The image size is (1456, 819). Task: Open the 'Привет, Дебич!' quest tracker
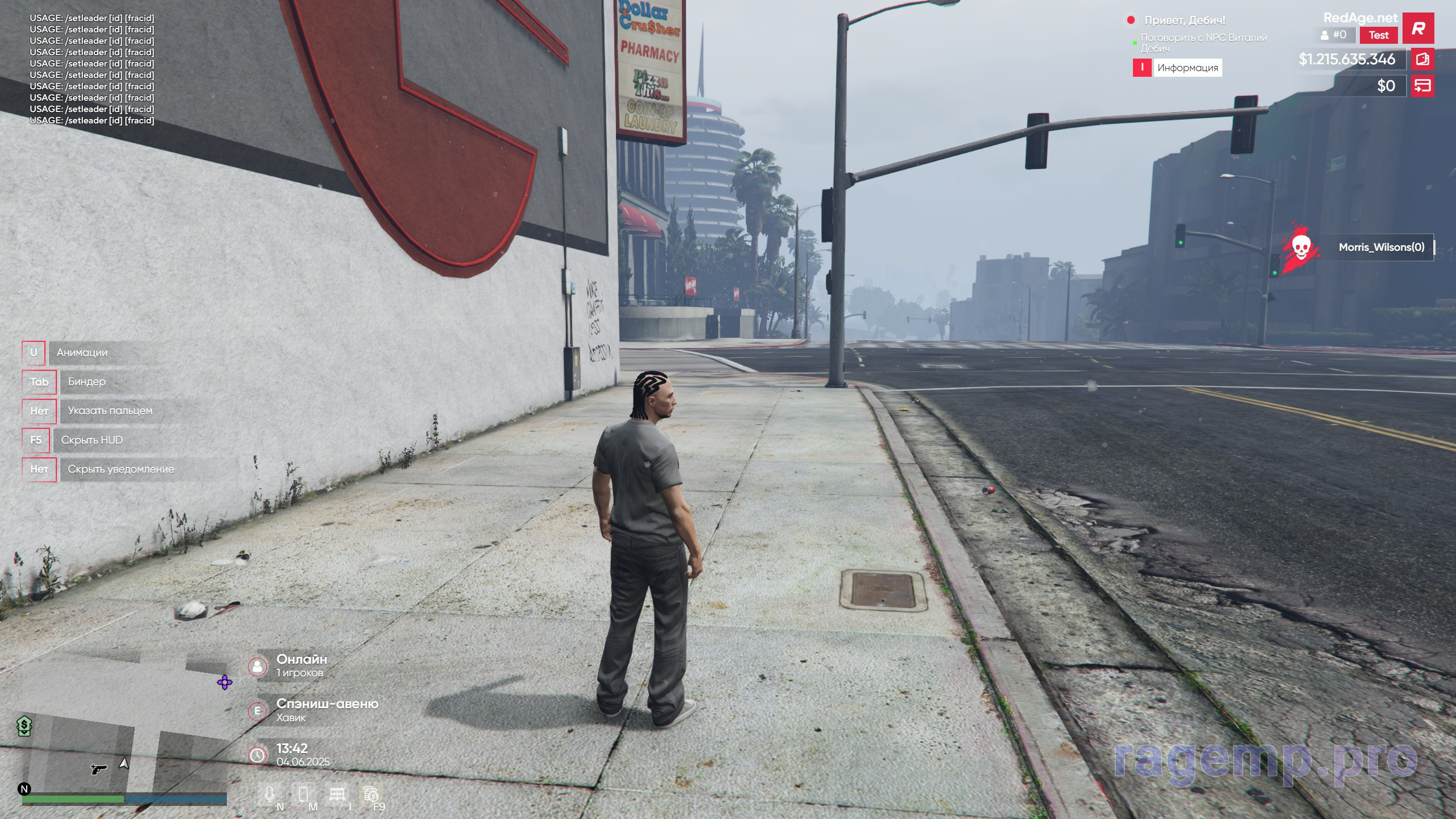click(x=1184, y=20)
